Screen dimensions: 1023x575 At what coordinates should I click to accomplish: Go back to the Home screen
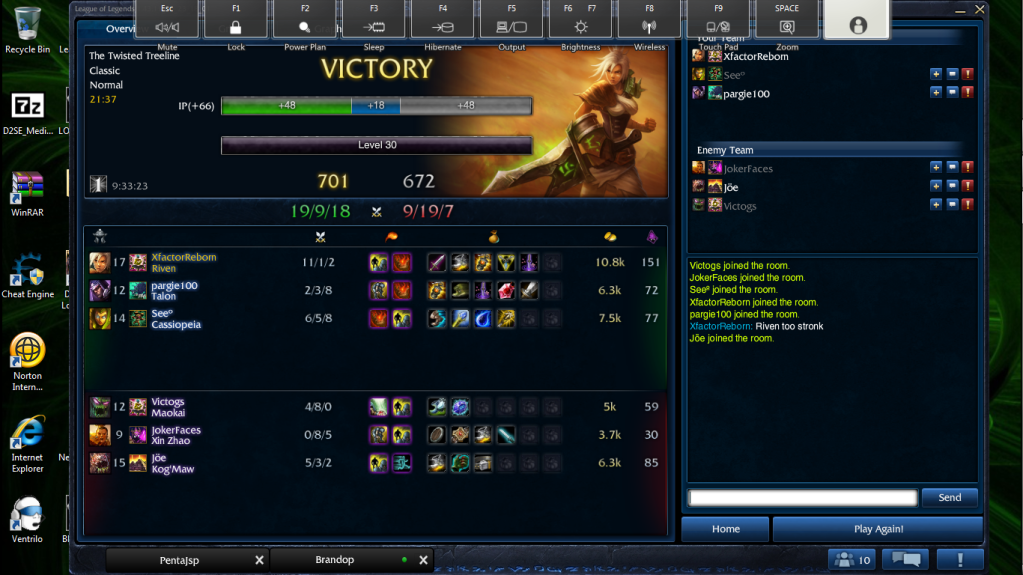coord(725,529)
